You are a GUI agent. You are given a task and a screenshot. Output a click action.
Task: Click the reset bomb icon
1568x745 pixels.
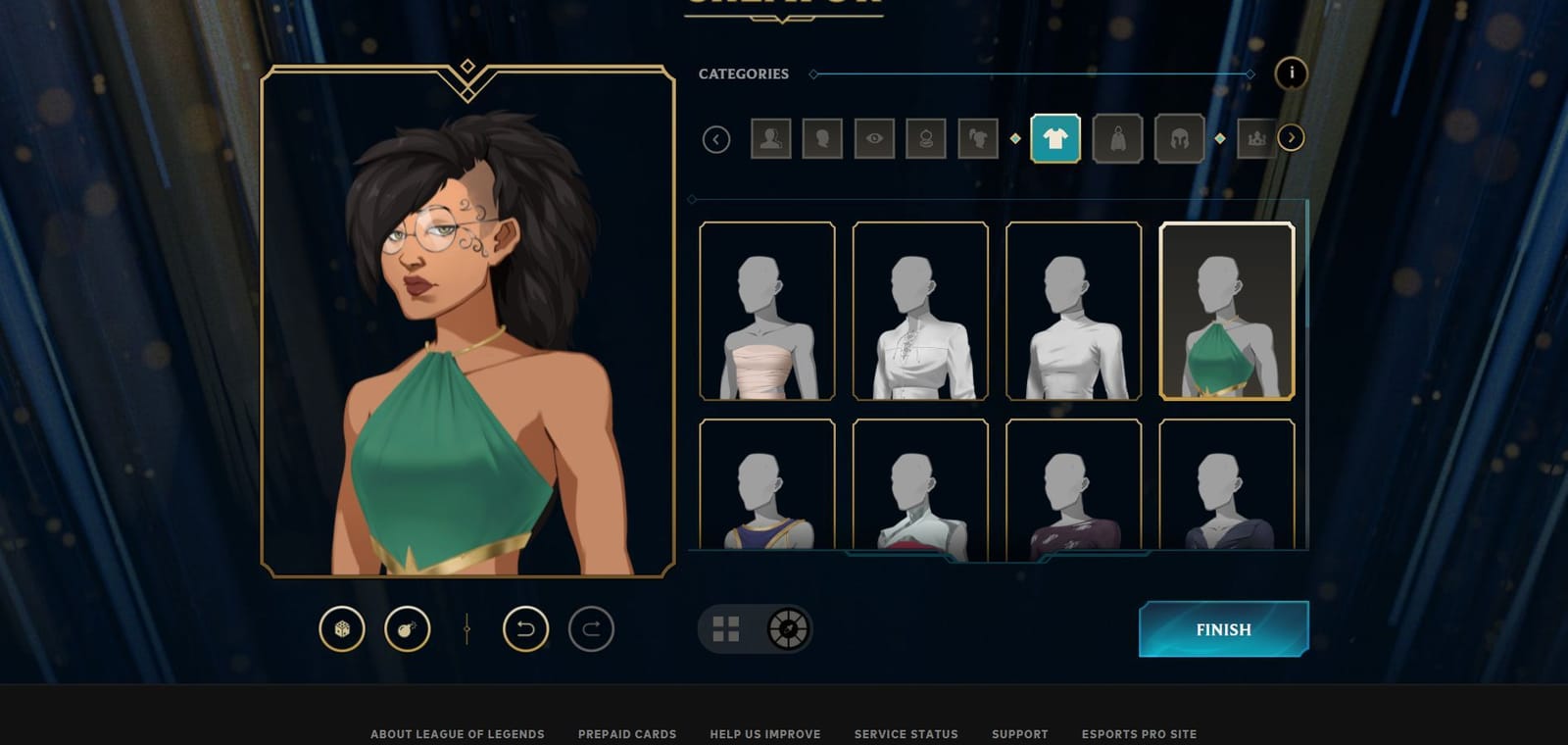405,630
